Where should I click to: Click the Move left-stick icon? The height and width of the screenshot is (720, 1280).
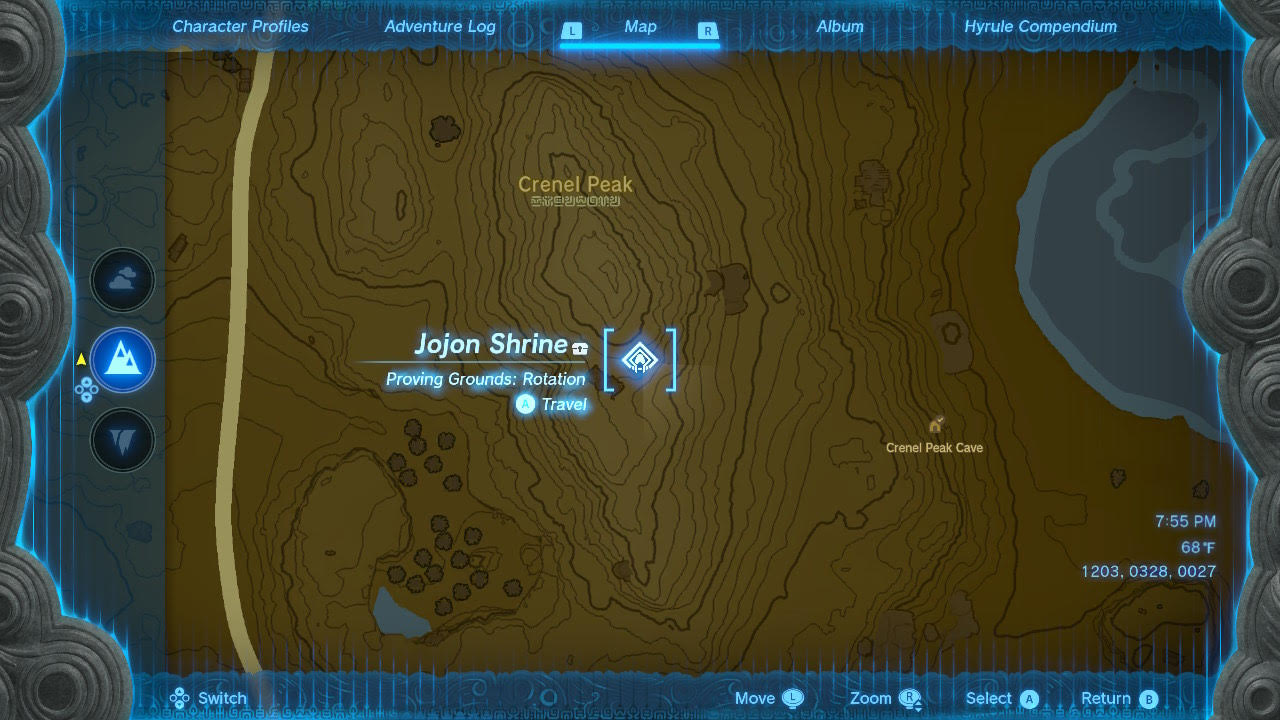tap(795, 697)
